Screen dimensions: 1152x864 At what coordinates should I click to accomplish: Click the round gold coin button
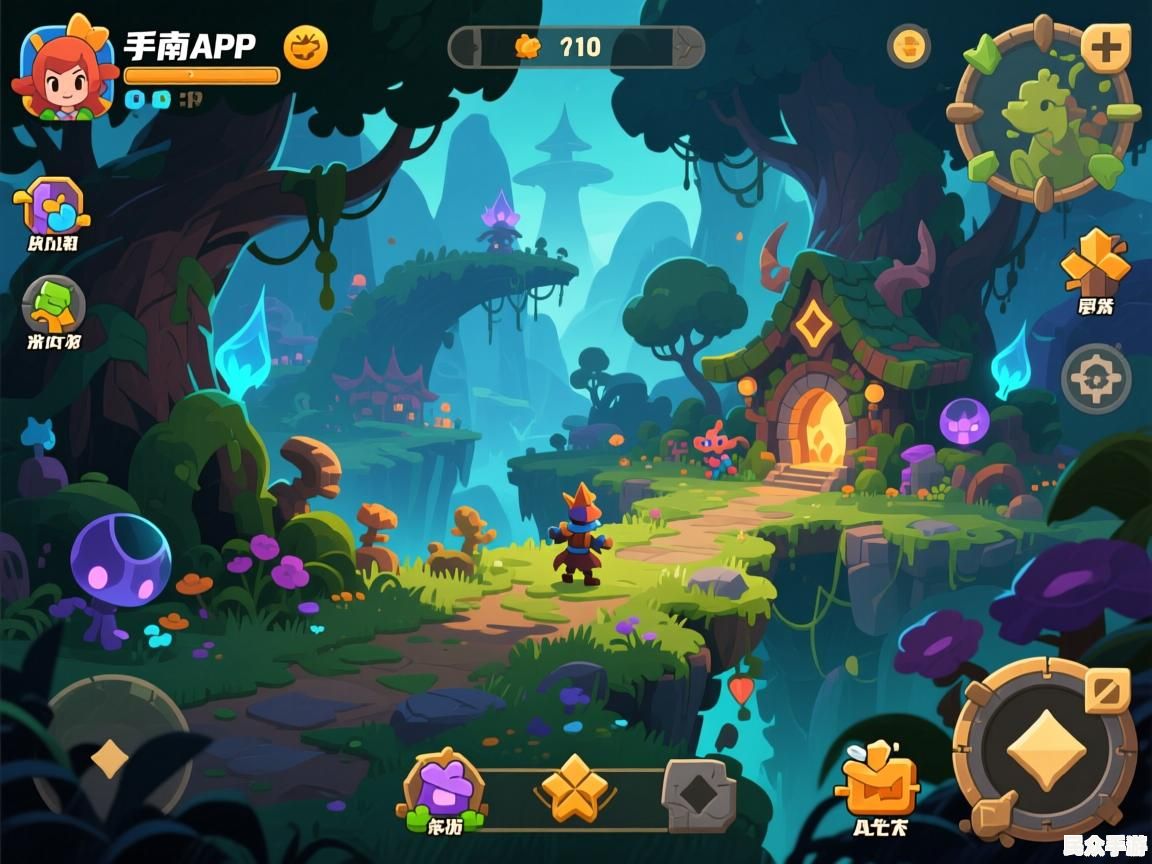click(909, 46)
